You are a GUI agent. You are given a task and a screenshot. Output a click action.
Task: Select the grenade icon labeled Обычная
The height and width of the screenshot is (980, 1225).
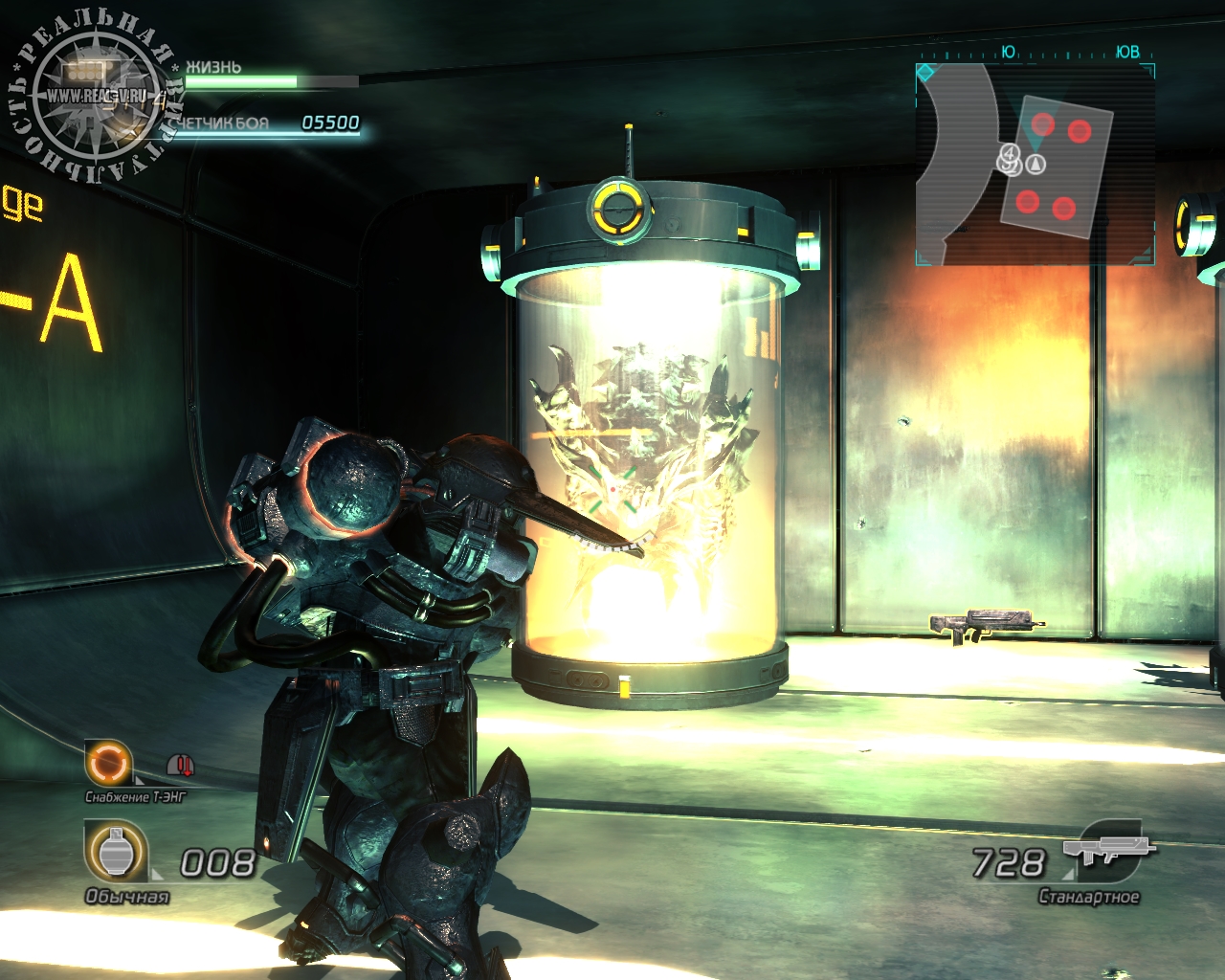[116, 852]
